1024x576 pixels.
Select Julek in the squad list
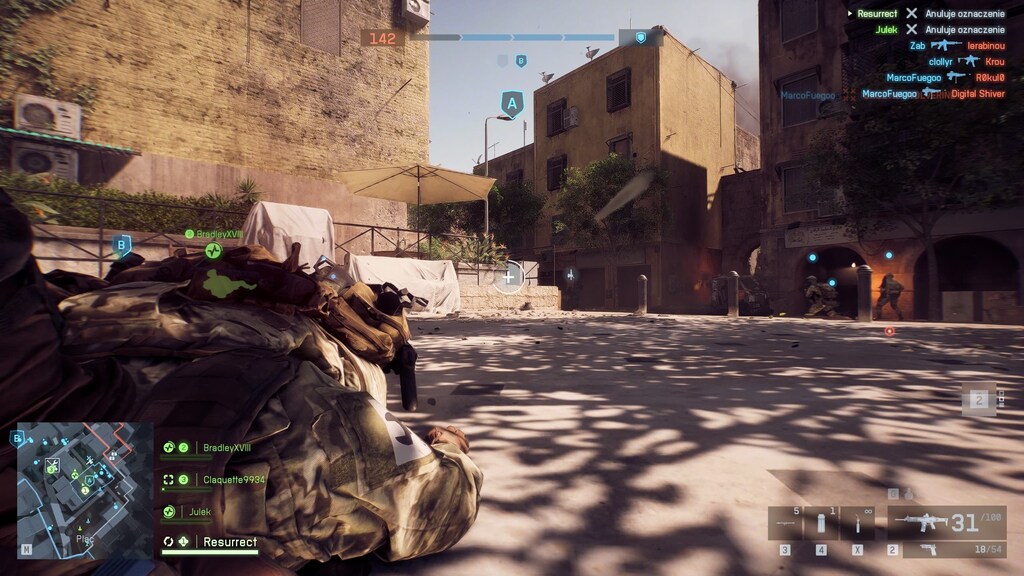pyautogui.click(x=200, y=512)
